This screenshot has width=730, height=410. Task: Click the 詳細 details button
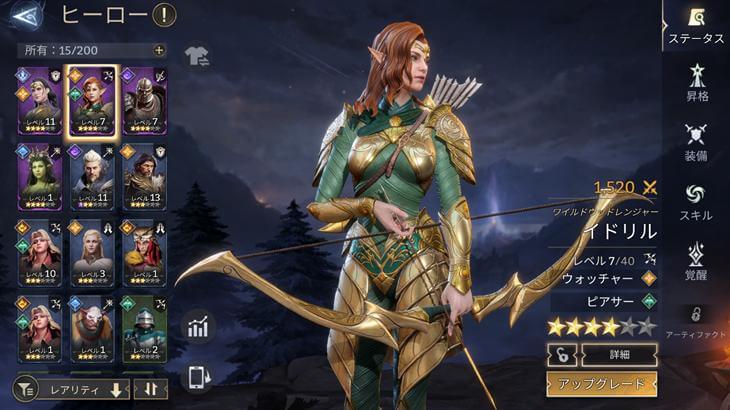point(617,354)
